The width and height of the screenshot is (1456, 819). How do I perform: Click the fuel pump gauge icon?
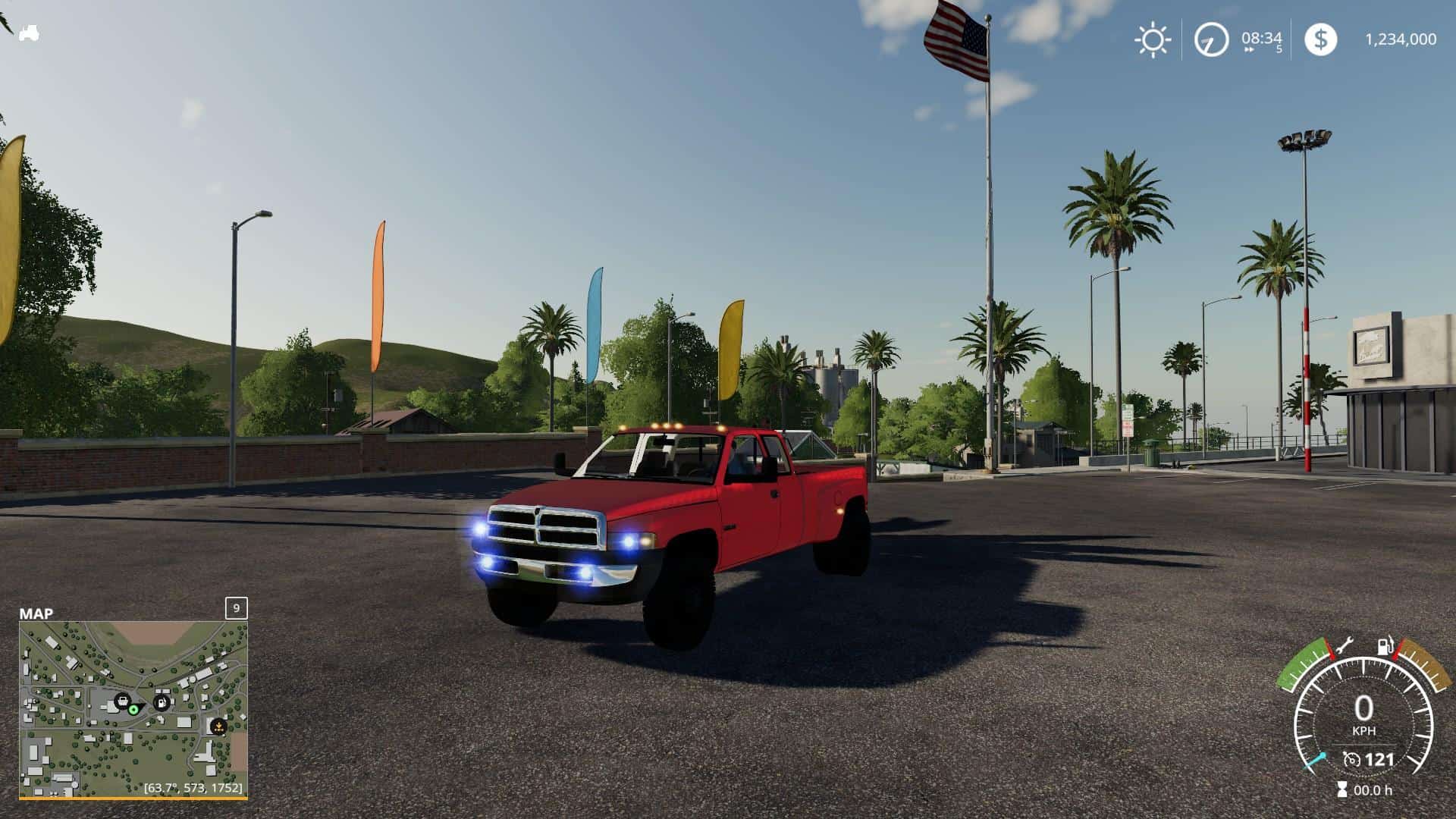[1386, 647]
